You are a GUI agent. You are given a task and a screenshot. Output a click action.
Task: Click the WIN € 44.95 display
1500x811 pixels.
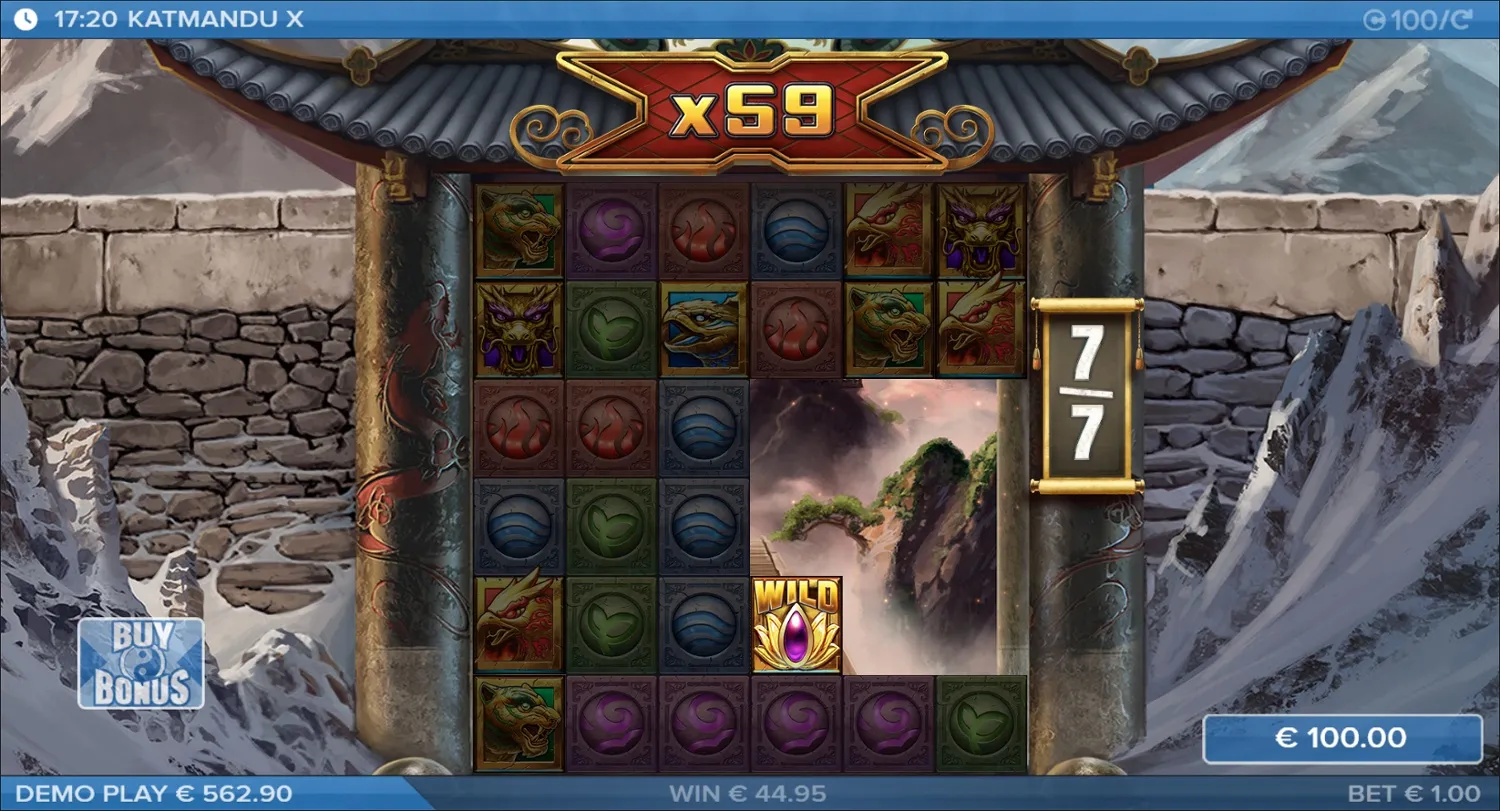750,793
